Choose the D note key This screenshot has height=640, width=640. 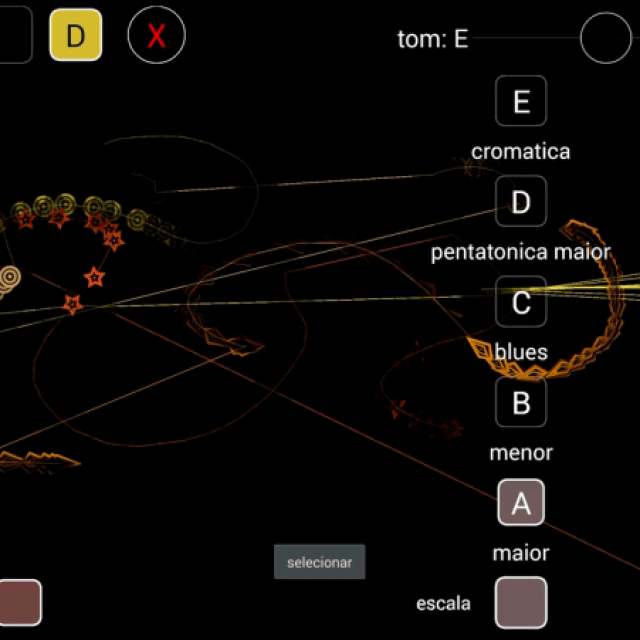521,202
